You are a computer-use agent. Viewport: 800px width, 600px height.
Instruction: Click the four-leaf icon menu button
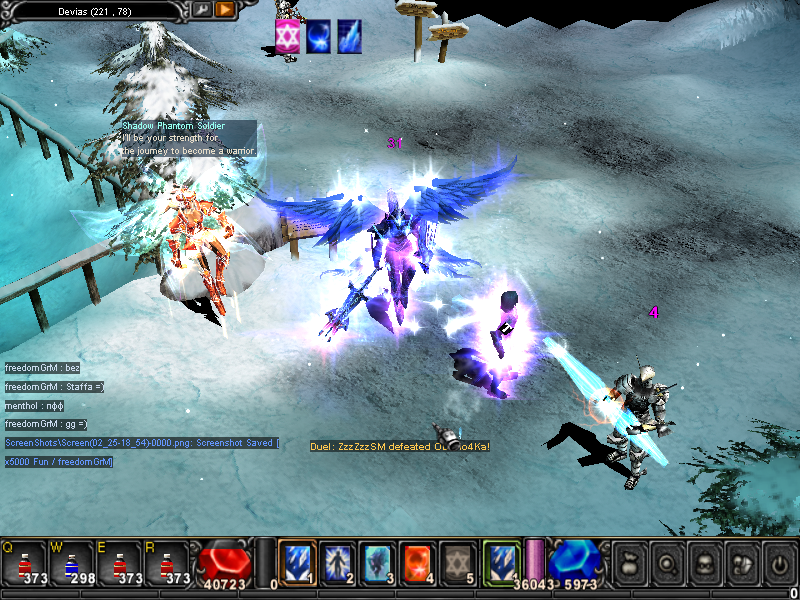coord(740,562)
